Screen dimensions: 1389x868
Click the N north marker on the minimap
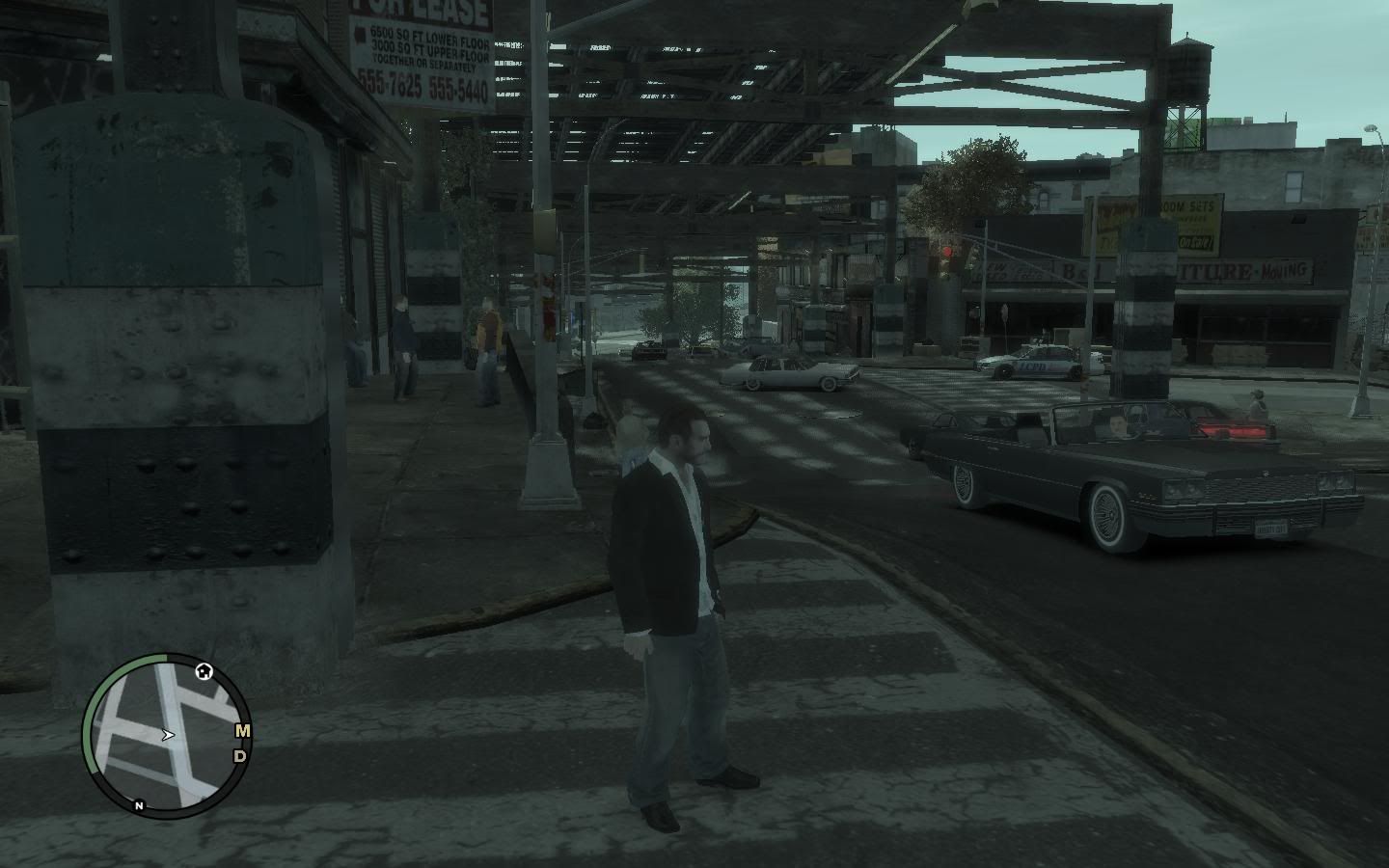pyautogui.click(x=139, y=805)
